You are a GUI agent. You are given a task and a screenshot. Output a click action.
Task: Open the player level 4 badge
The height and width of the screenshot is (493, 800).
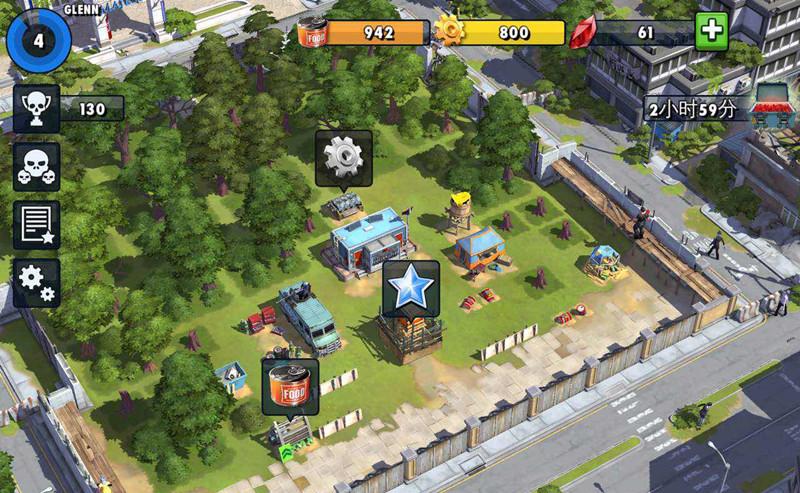coord(37,41)
